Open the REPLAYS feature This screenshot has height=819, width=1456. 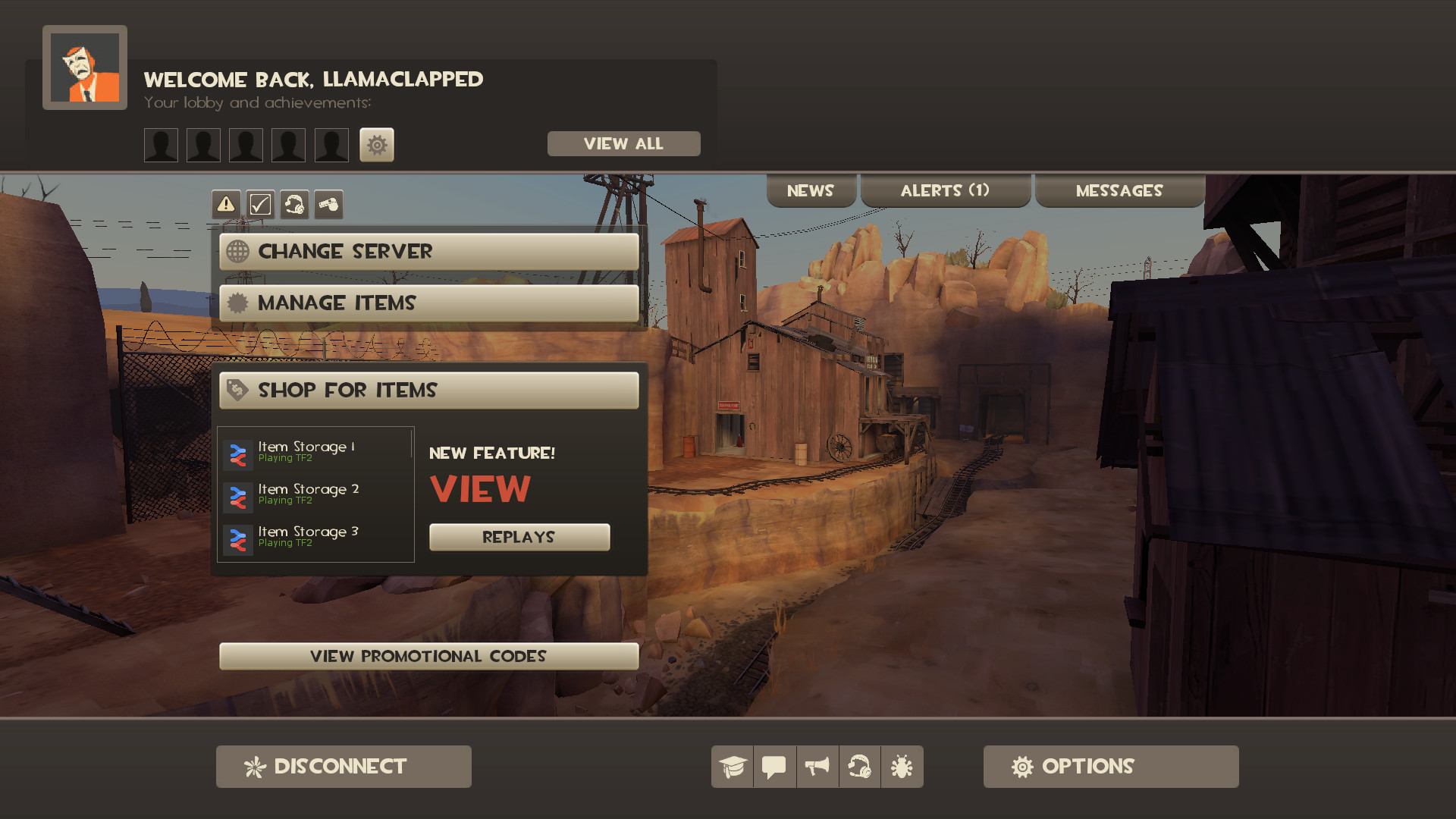click(519, 536)
